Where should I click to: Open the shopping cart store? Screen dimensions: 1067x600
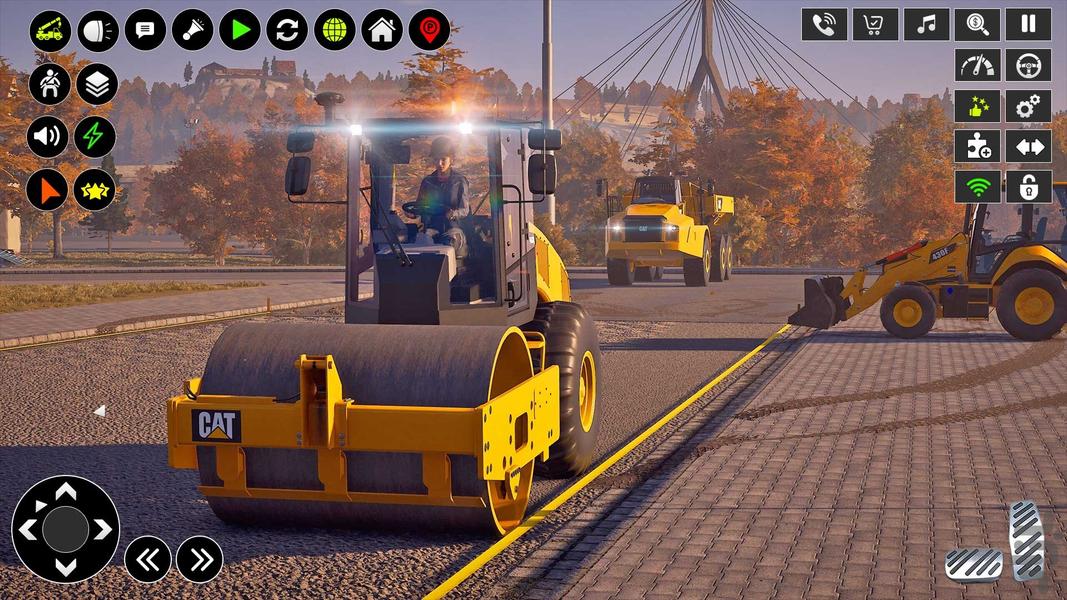[x=875, y=25]
